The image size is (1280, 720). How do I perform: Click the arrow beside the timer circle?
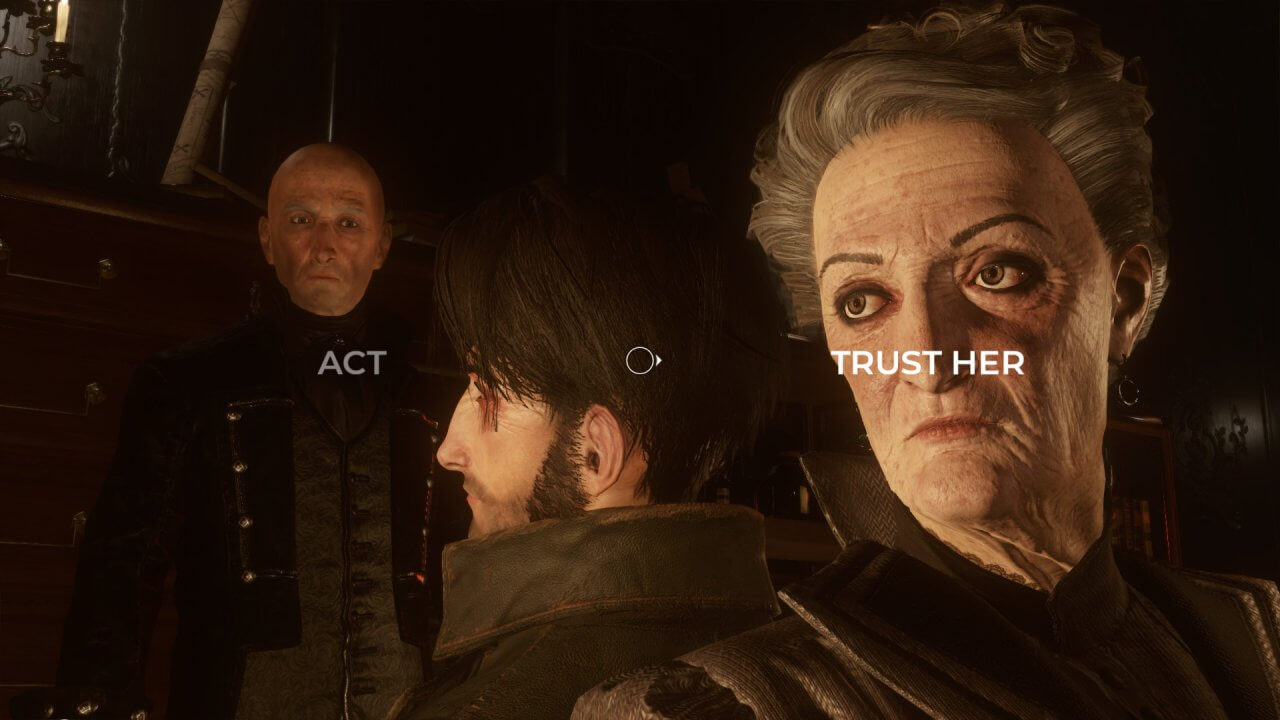coord(658,362)
